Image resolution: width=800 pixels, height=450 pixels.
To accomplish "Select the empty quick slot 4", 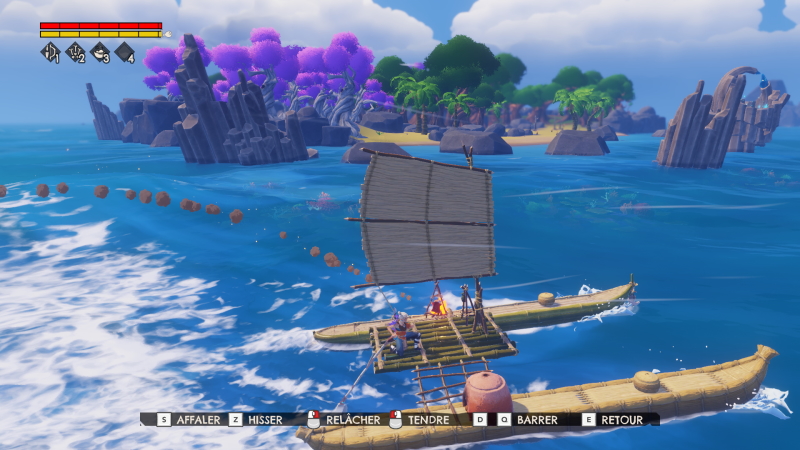I will pyautogui.click(x=125, y=52).
